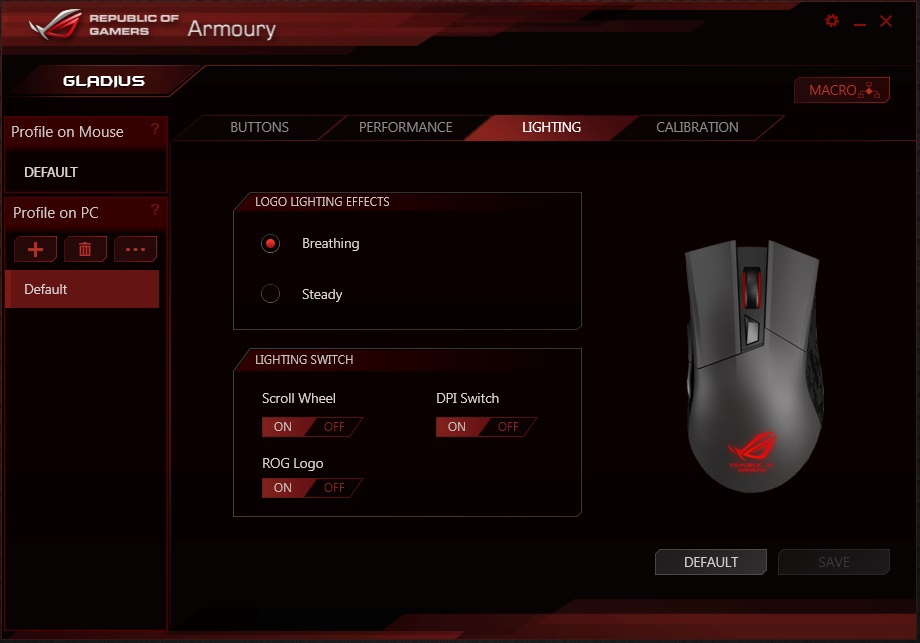Choose the Breathing lighting effect
The width and height of the screenshot is (920, 643).
pos(271,243)
